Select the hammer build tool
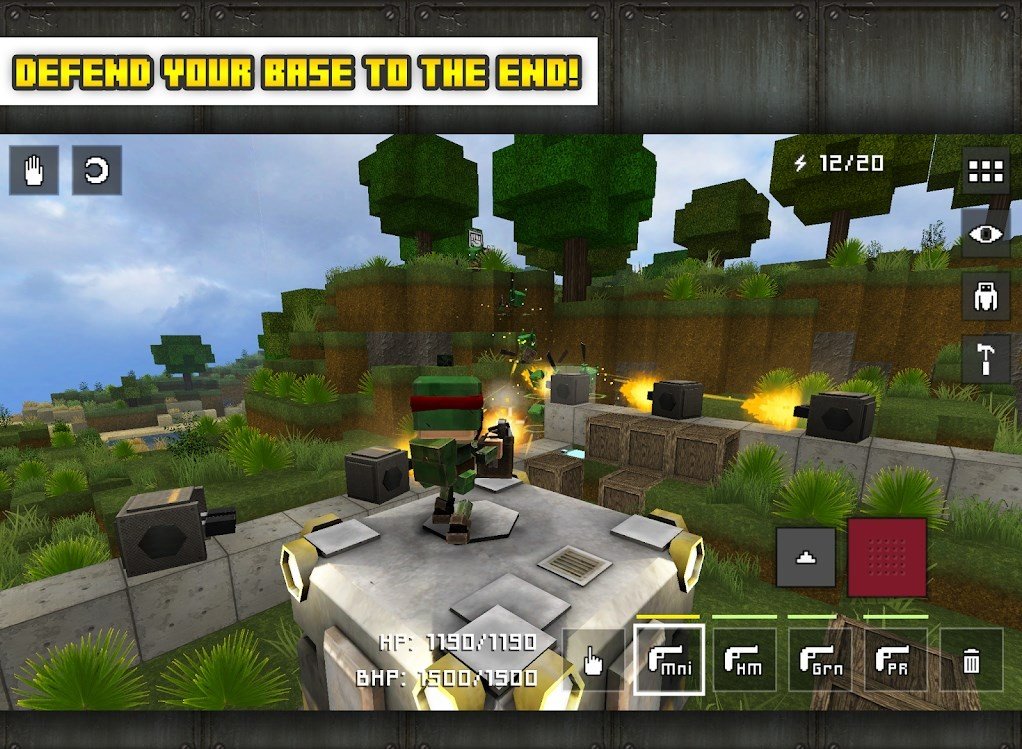Viewport: 1022px width, 749px height. (985, 360)
